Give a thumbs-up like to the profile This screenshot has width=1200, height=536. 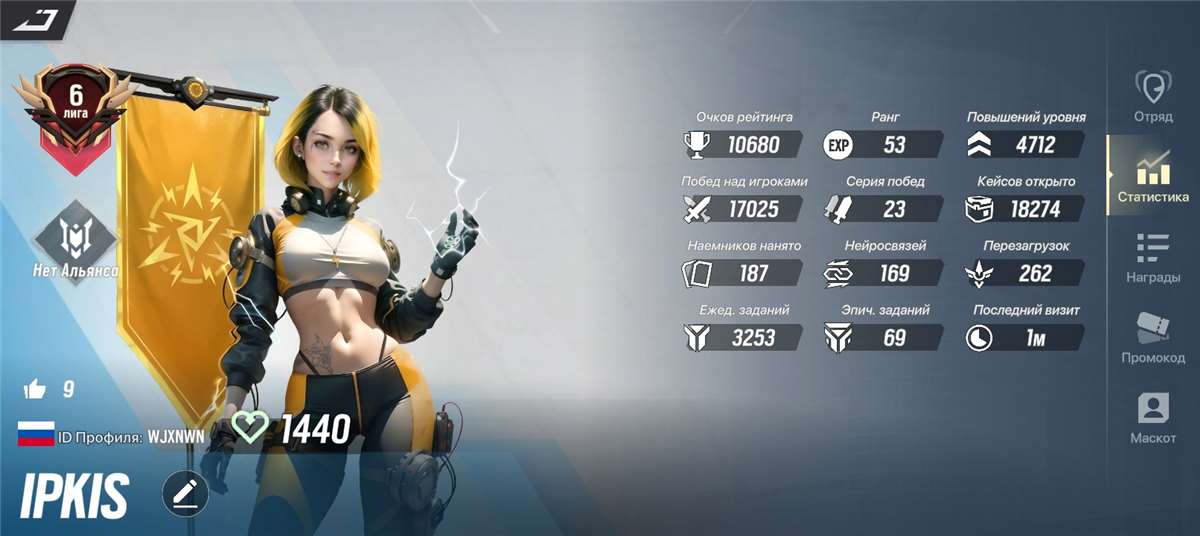tap(34, 389)
